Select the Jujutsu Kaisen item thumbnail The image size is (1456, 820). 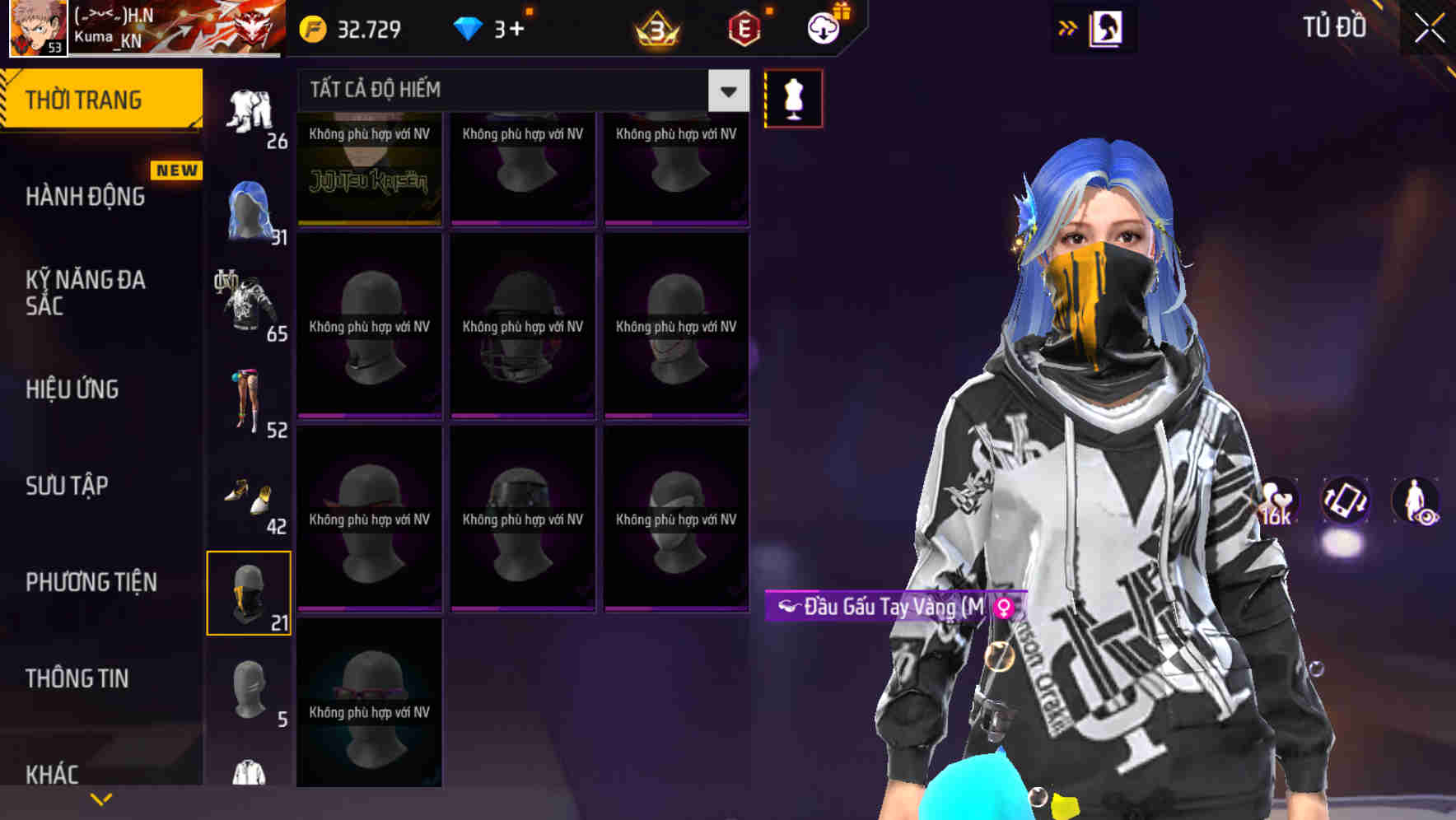point(369,167)
